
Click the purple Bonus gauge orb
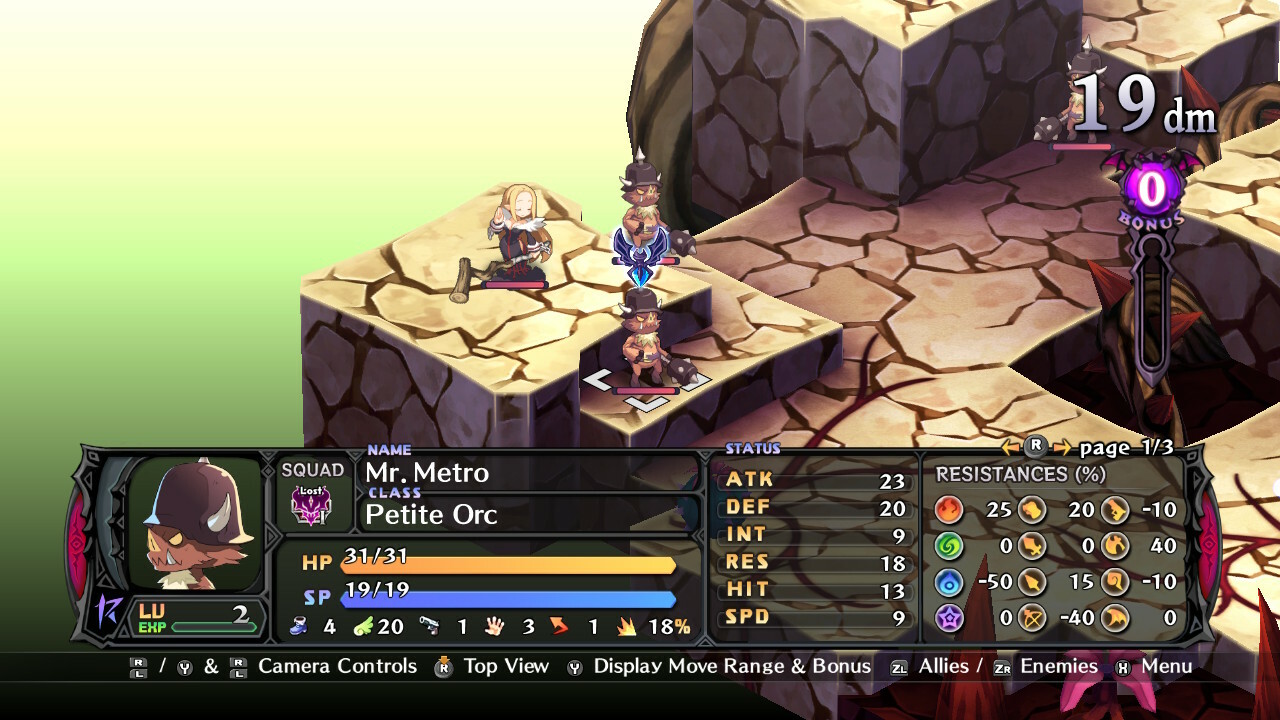1152,188
